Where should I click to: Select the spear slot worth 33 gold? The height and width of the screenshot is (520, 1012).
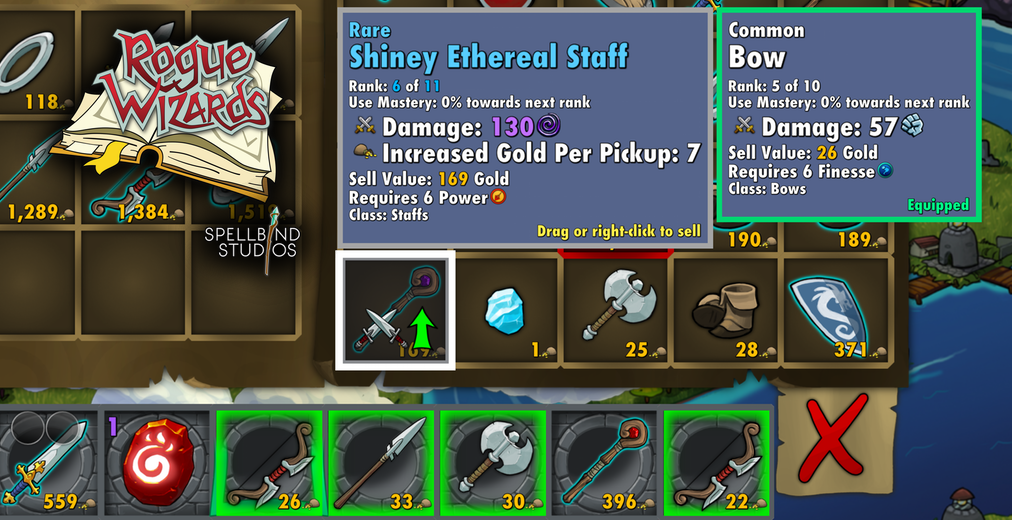[382, 461]
